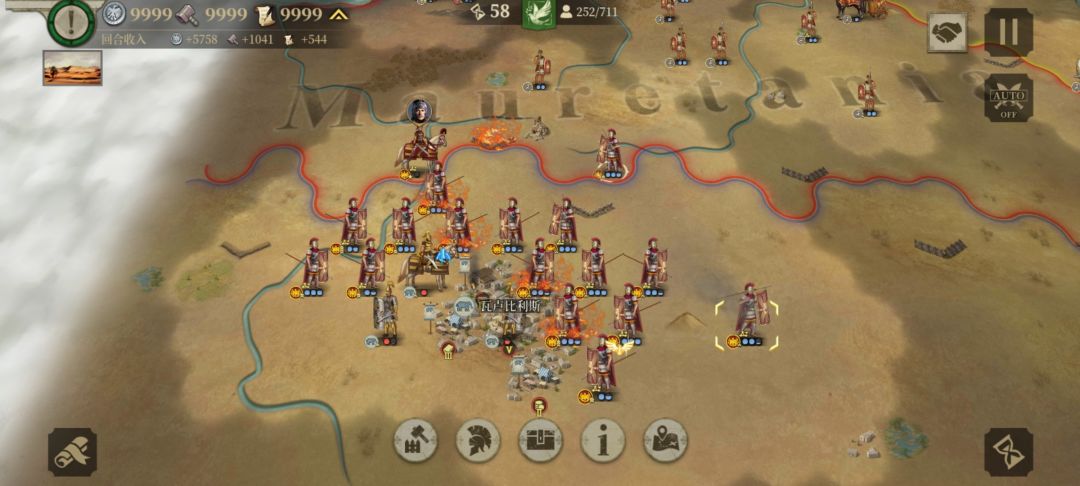End the turn with the hourglass button
This screenshot has width=1080, height=486.
coord(1008,452)
